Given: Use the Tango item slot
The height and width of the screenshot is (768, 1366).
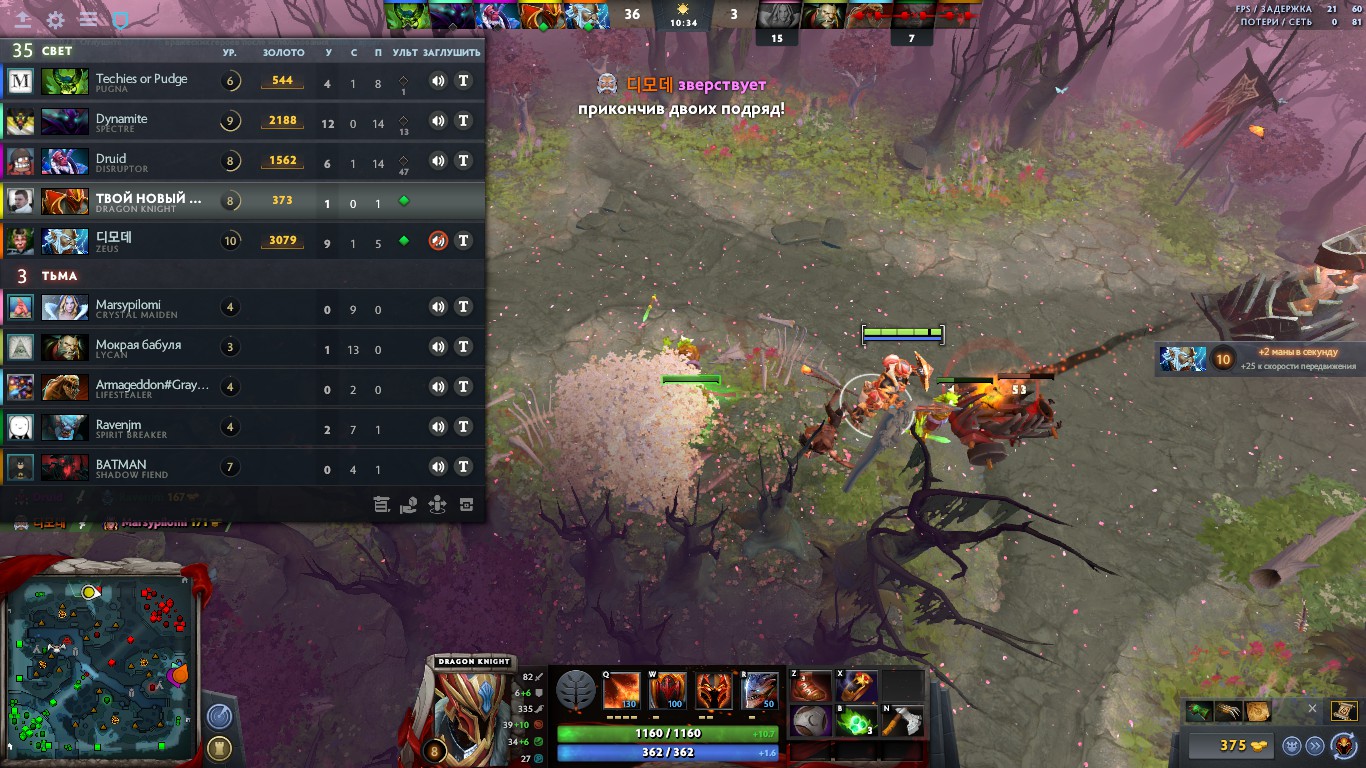Looking at the screenshot, I should (x=857, y=721).
